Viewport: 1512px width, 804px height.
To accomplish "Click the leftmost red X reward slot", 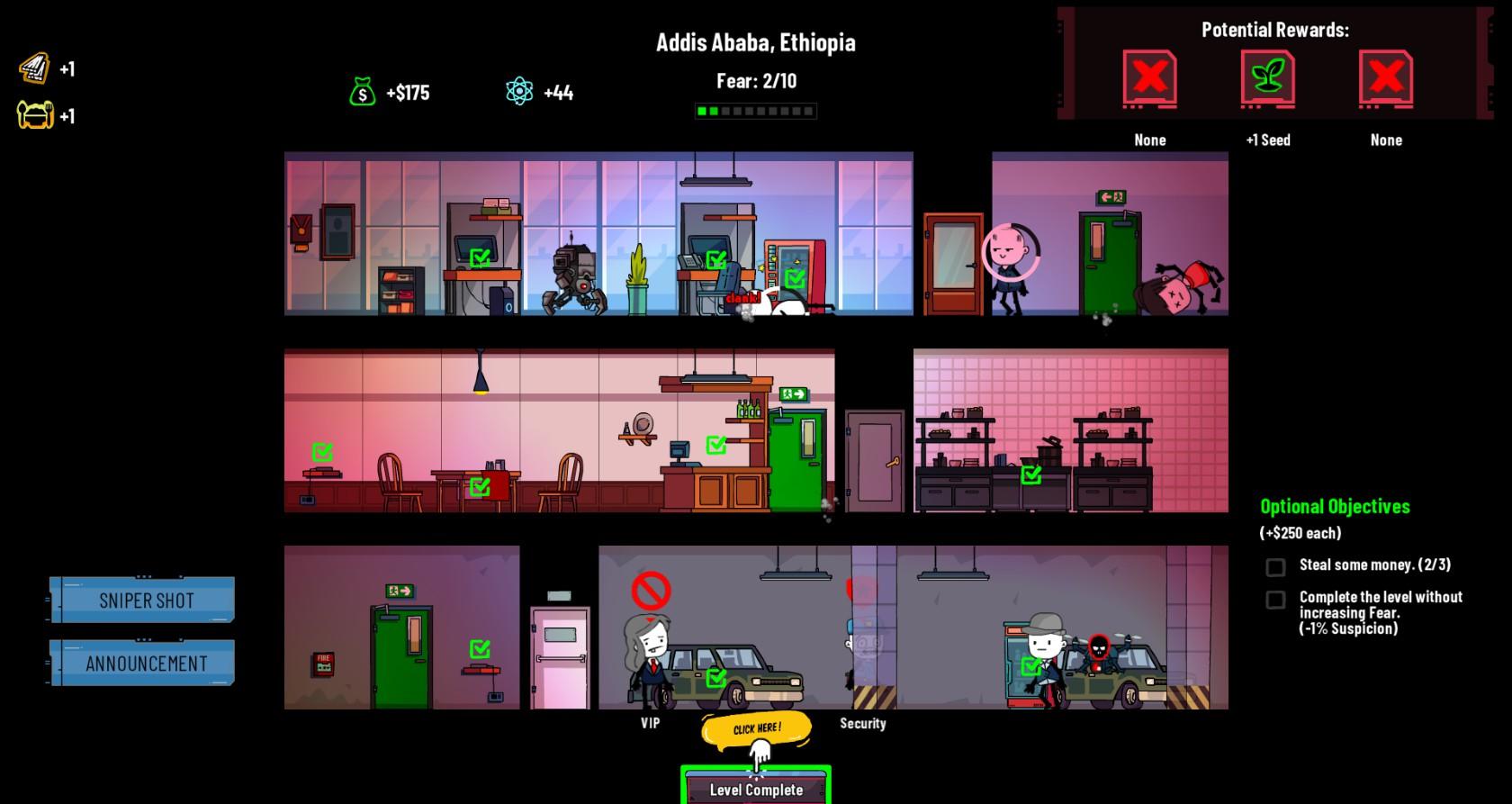I will [x=1149, y=79].
